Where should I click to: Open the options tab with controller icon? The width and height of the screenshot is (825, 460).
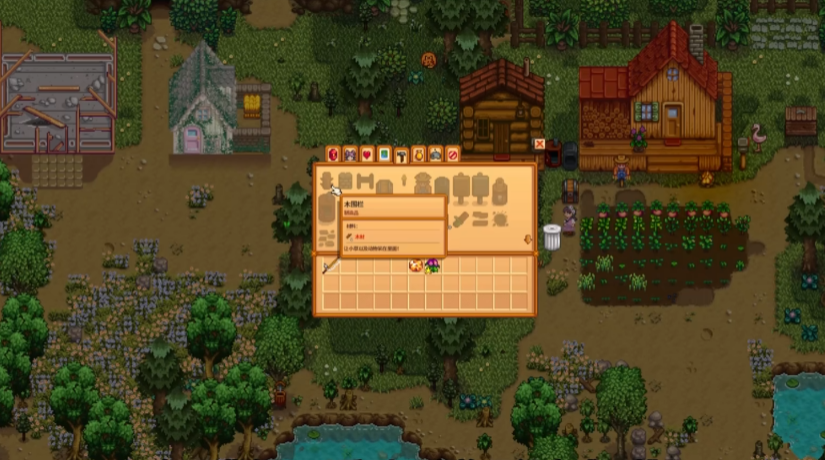pyautogui.click(x=435, y=154)
